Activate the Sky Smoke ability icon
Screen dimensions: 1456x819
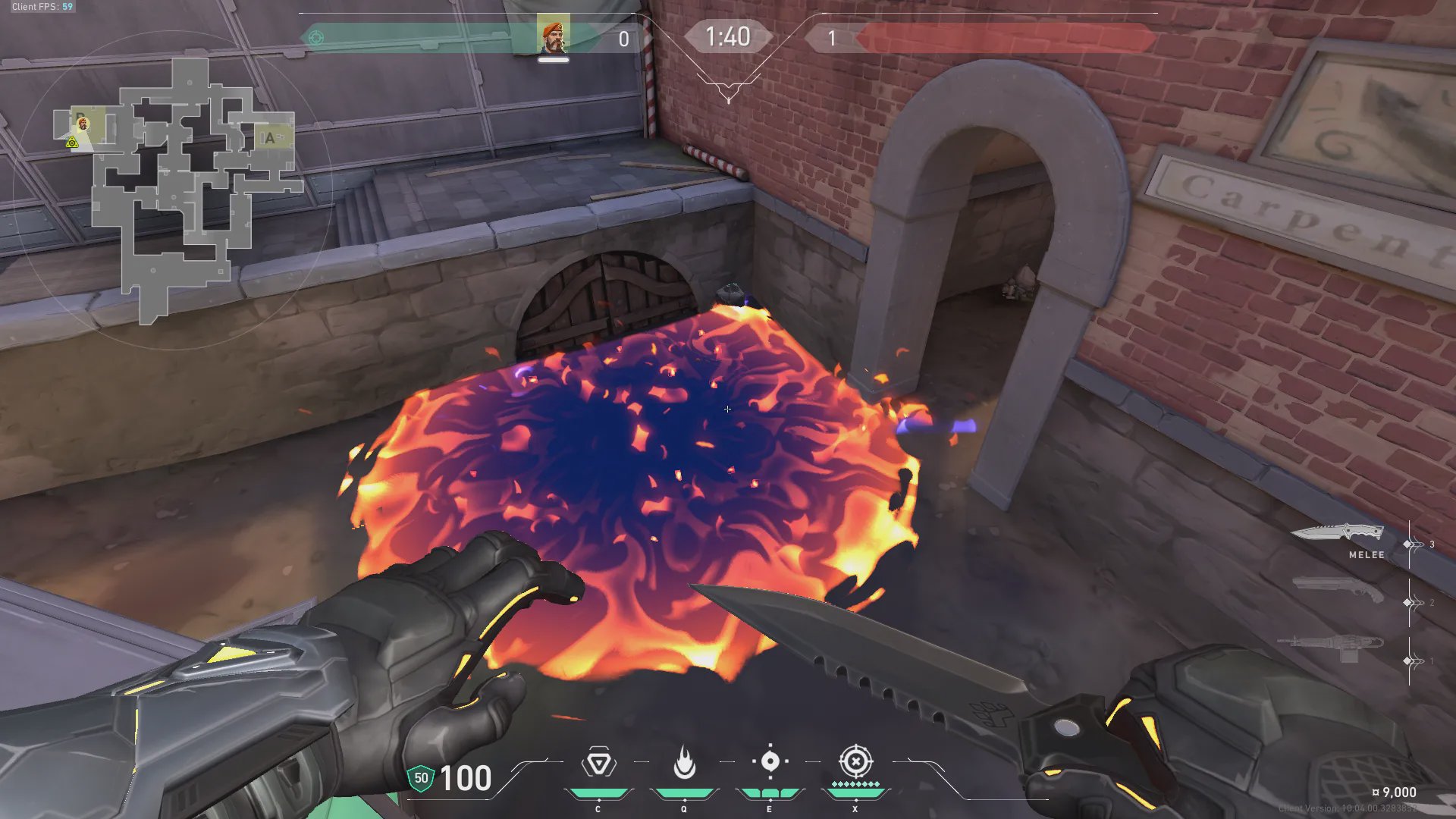770,761
